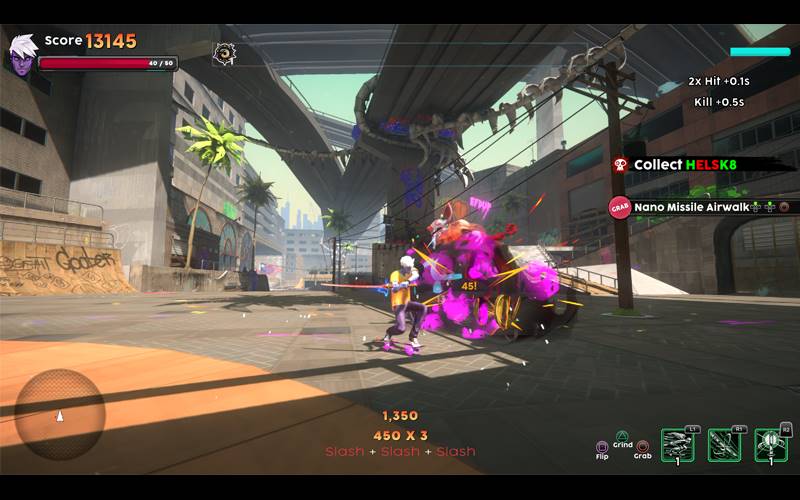The image size is (800, 500).
Task: Activate the L1 missile swarm ability
Action: tap(679, 445)
